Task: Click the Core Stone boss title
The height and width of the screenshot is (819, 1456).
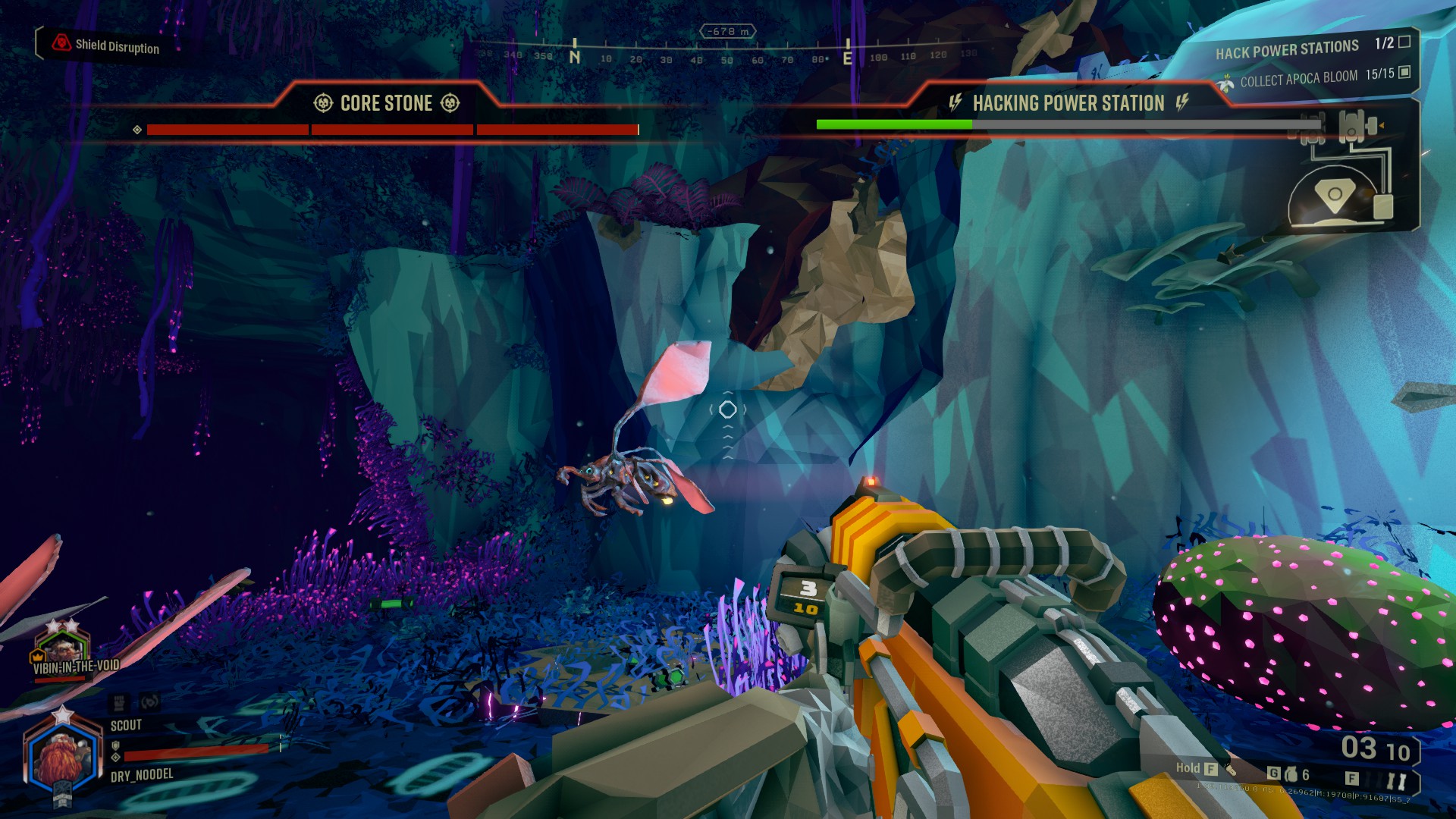Action: pyautogui.click(x=386, y=103)
